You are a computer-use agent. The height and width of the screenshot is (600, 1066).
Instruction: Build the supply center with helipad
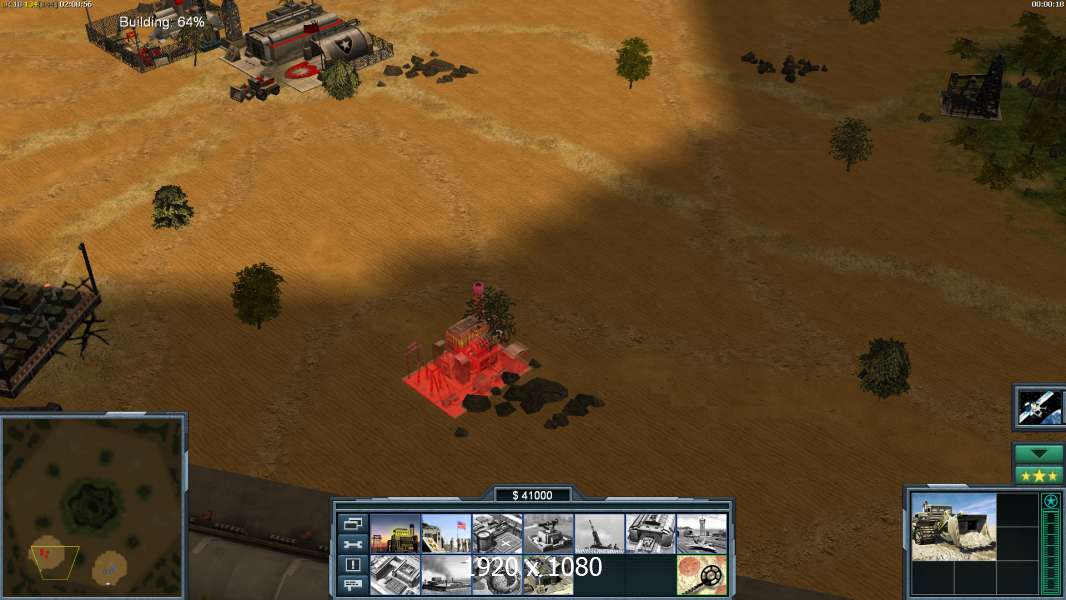click(497, 534)
